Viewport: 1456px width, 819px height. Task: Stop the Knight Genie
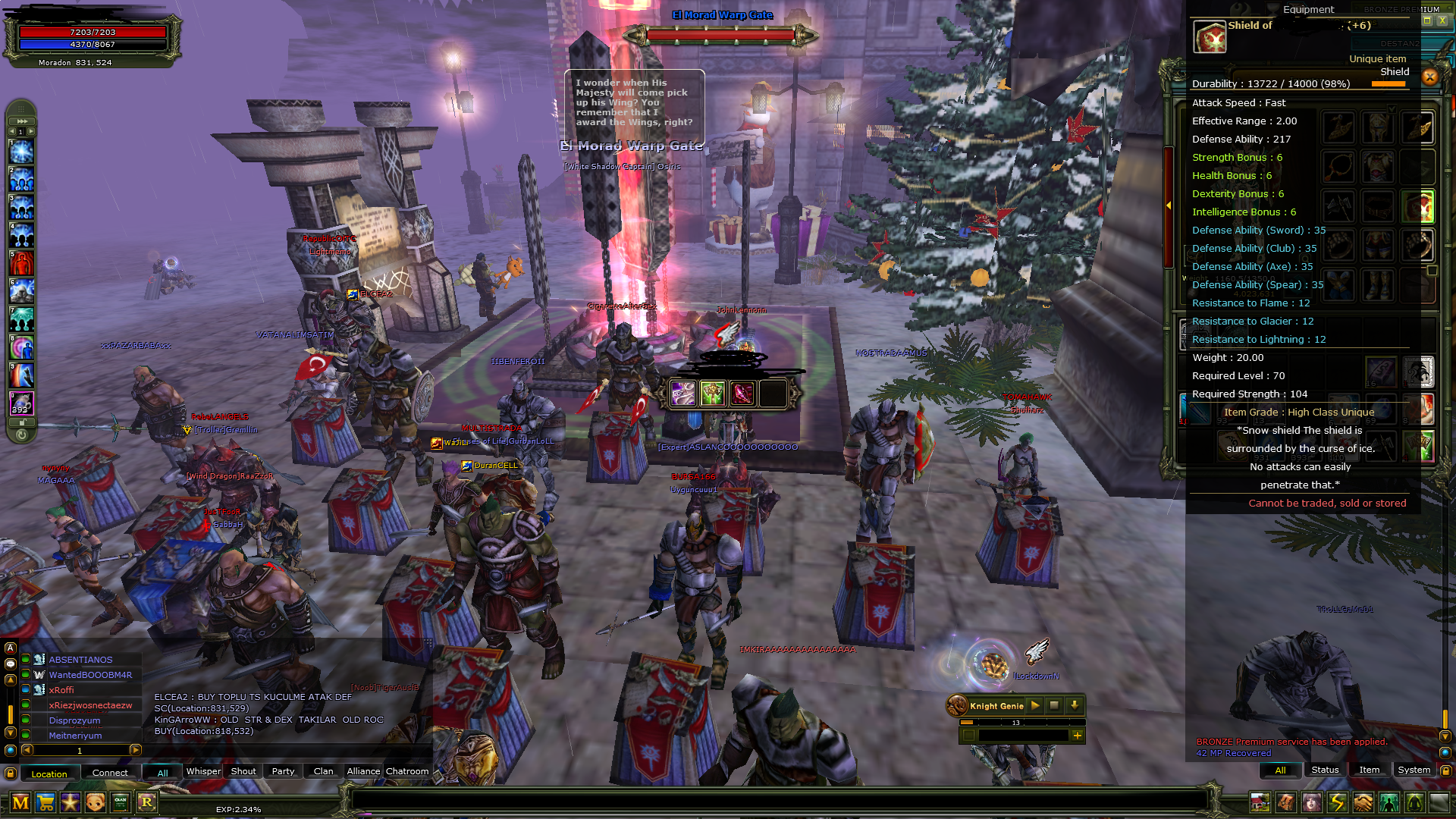1054,705
